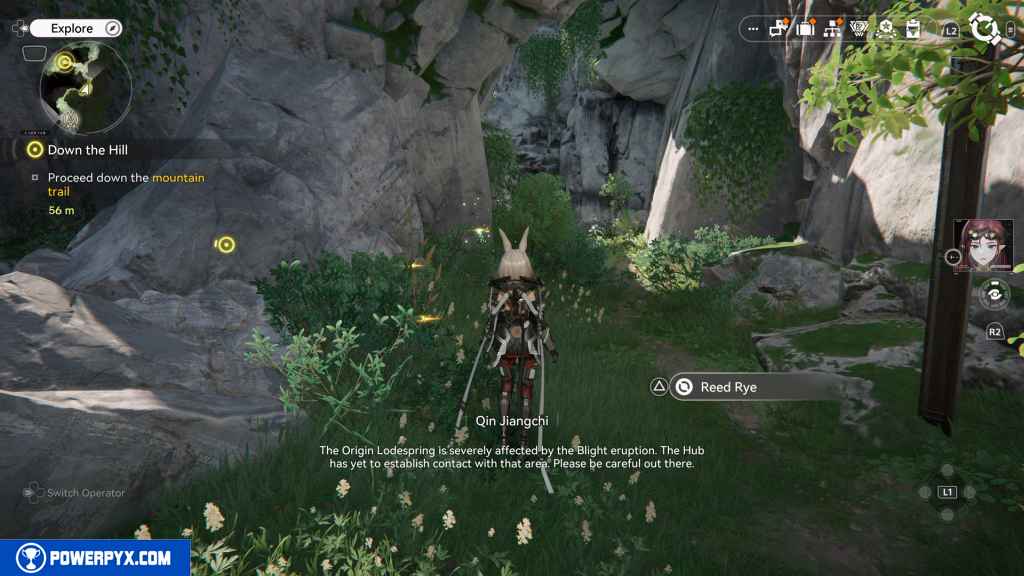1024x576 pixels.
Task: Open the circular minimap
Action: 84,86
